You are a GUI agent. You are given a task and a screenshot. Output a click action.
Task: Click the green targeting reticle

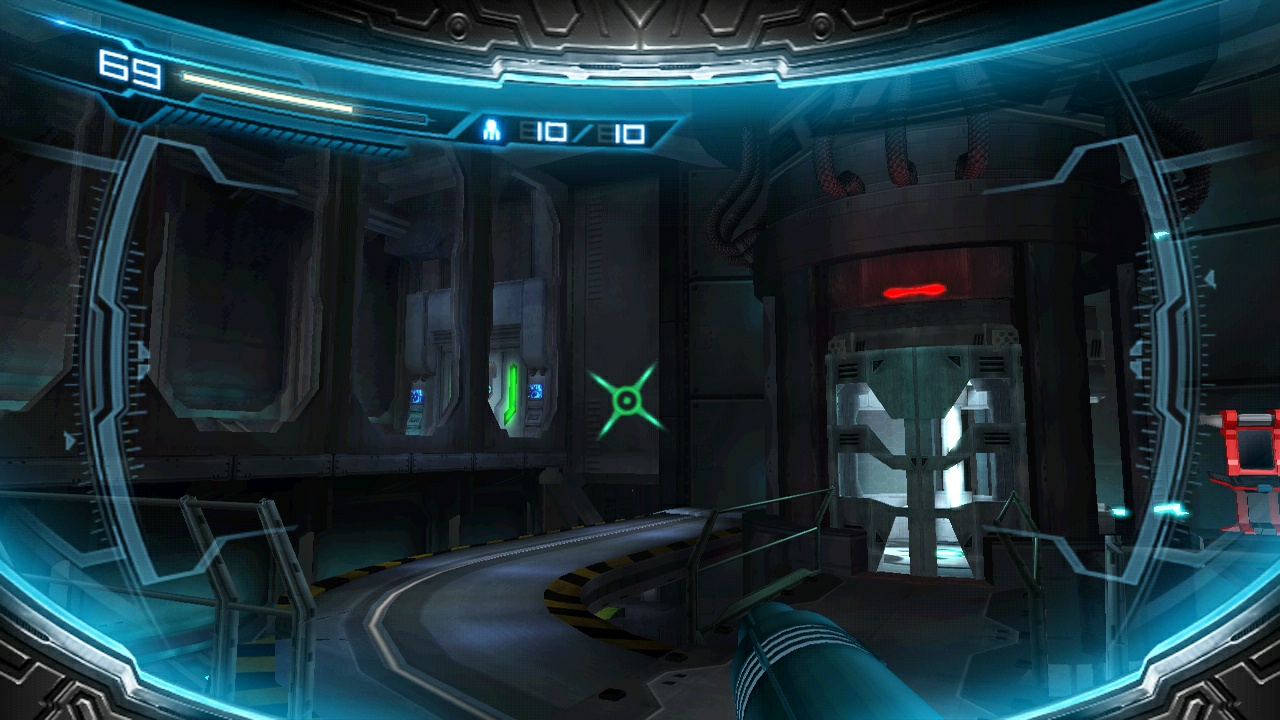point(626,400)
